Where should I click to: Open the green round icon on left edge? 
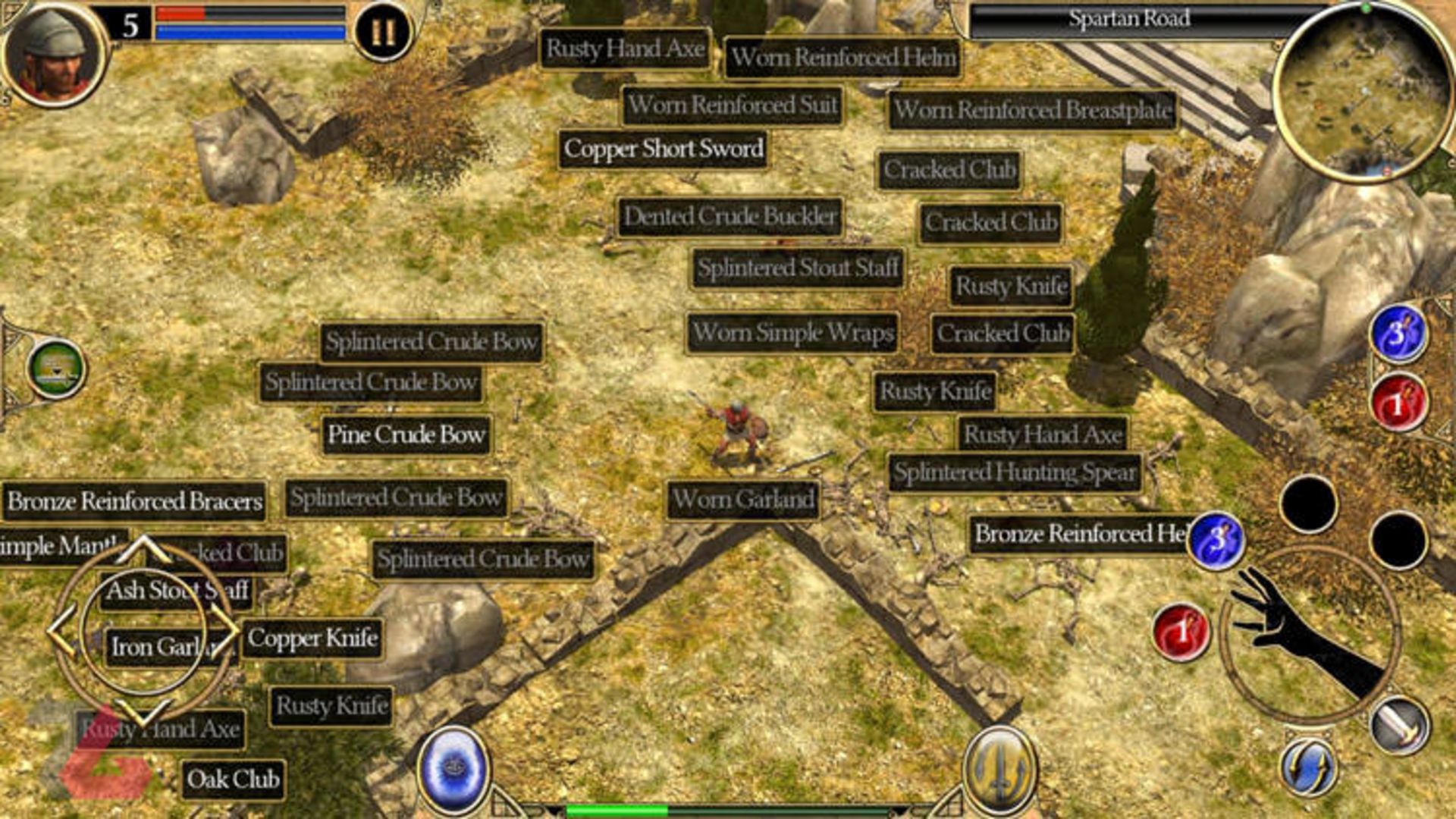56,369
